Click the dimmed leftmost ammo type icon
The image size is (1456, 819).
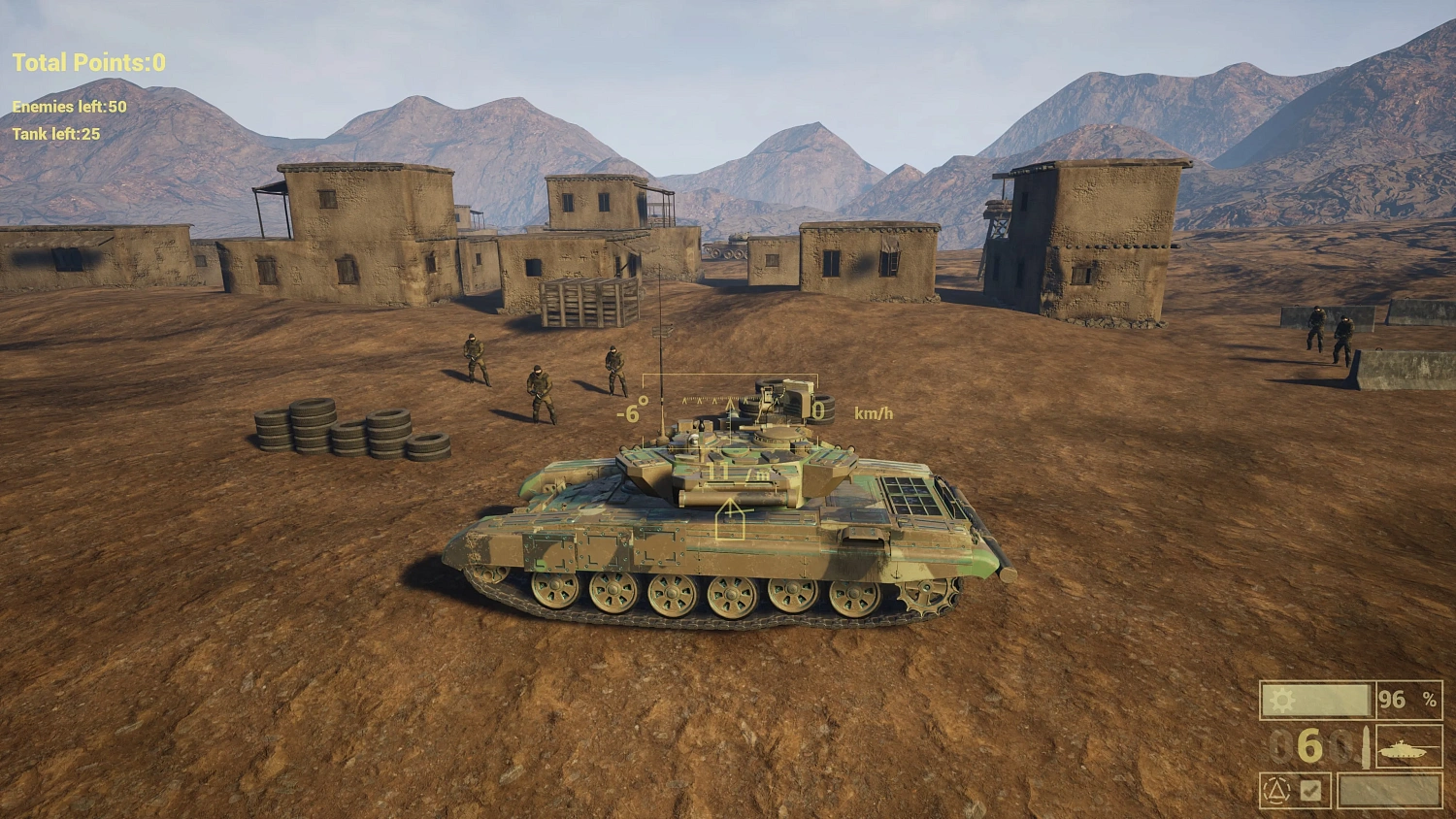click(1280, 747)
